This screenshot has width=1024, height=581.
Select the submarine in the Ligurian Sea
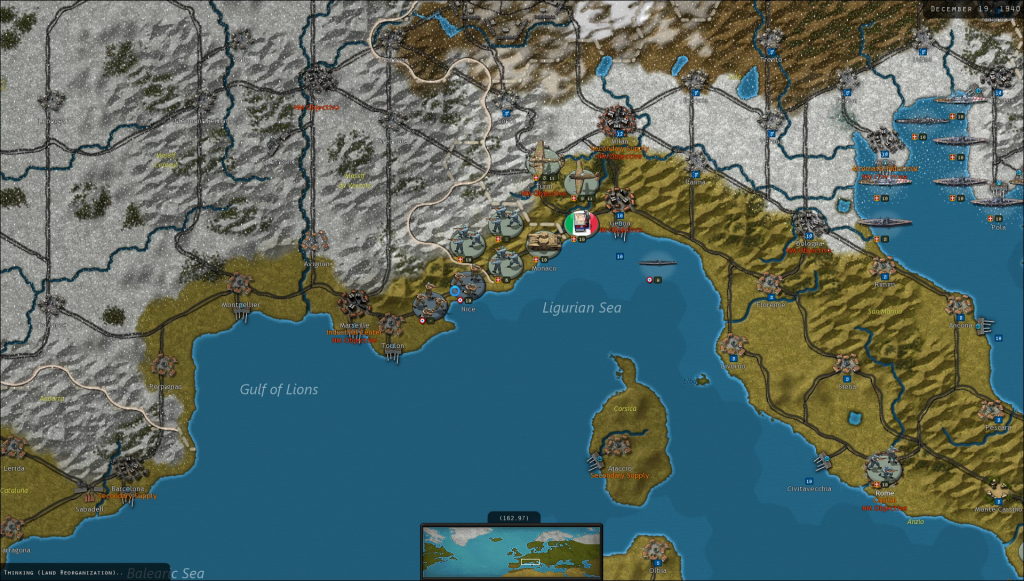[658, 263]
